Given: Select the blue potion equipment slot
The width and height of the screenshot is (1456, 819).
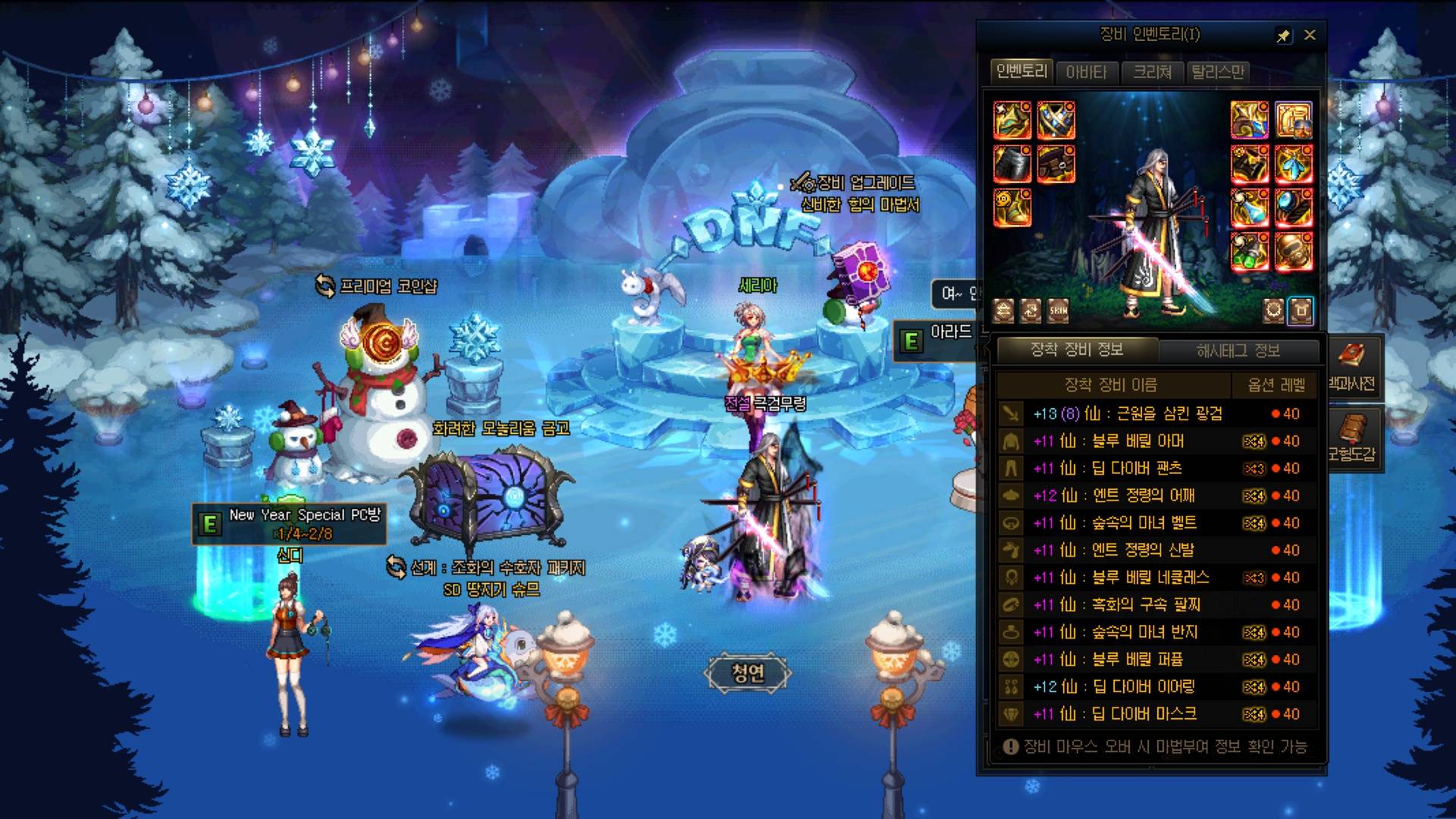Looking at the screenshot, I should tap(1249, 207).
